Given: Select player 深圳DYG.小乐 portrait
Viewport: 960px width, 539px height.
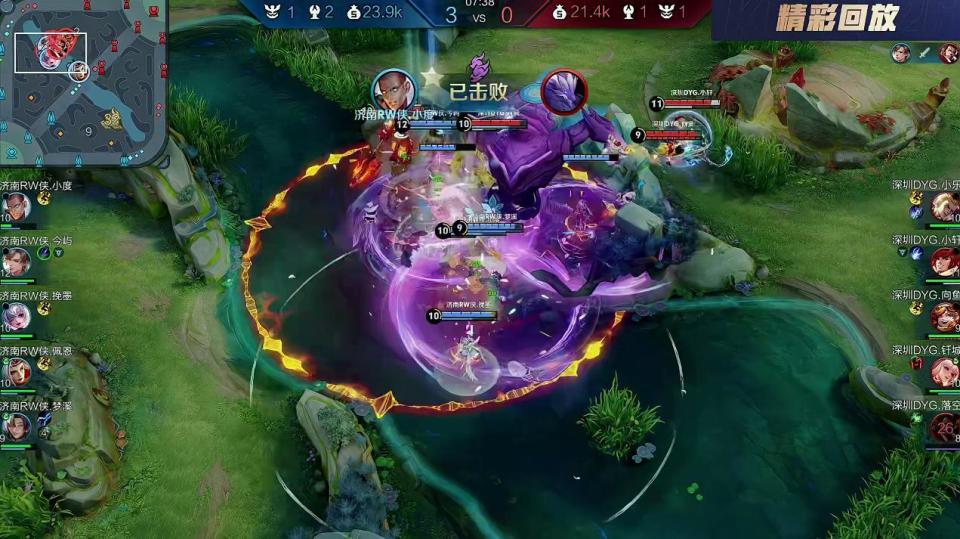Looking at the screenshot, I should [944, 207].
